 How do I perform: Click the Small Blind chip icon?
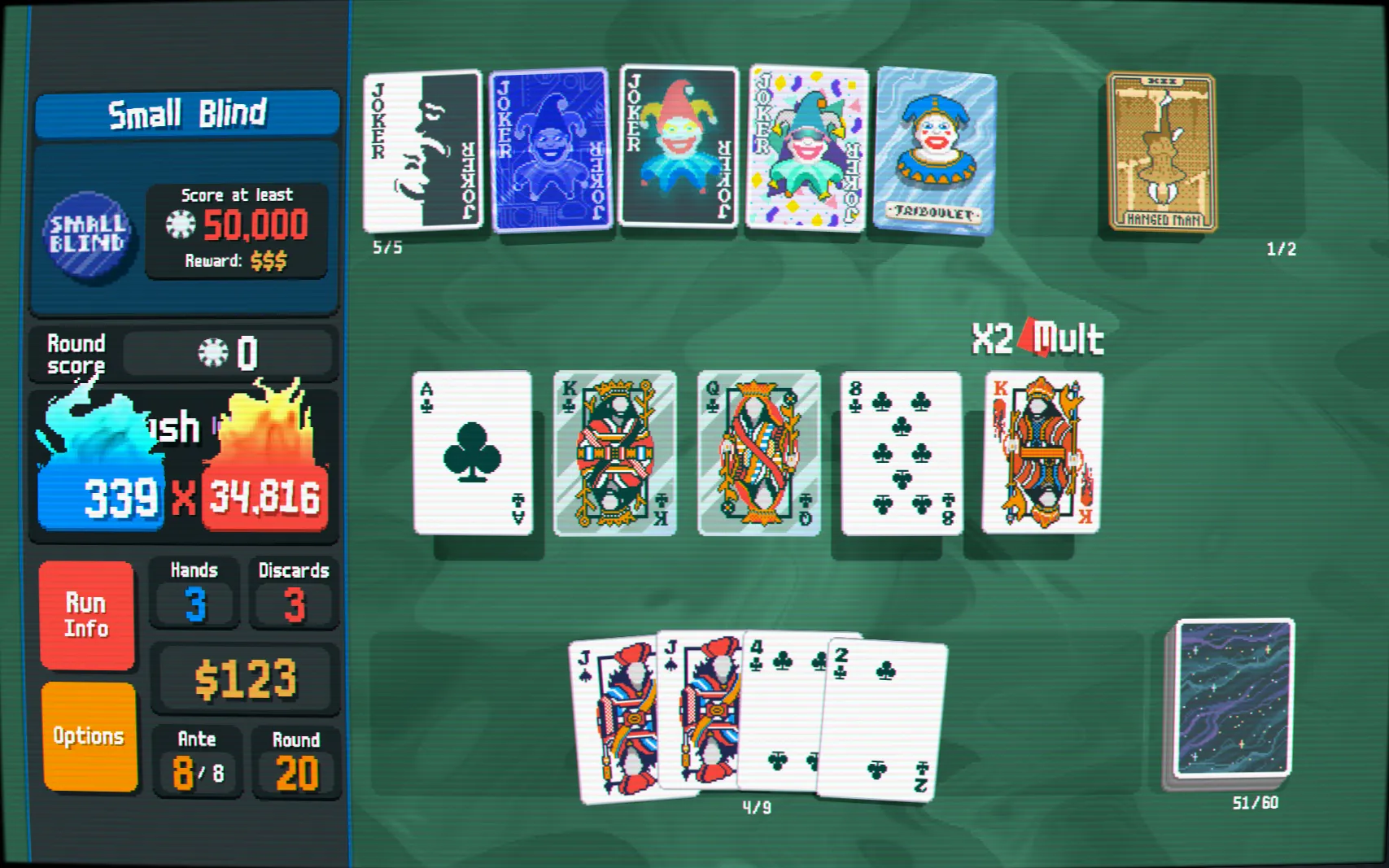point(87,234)
